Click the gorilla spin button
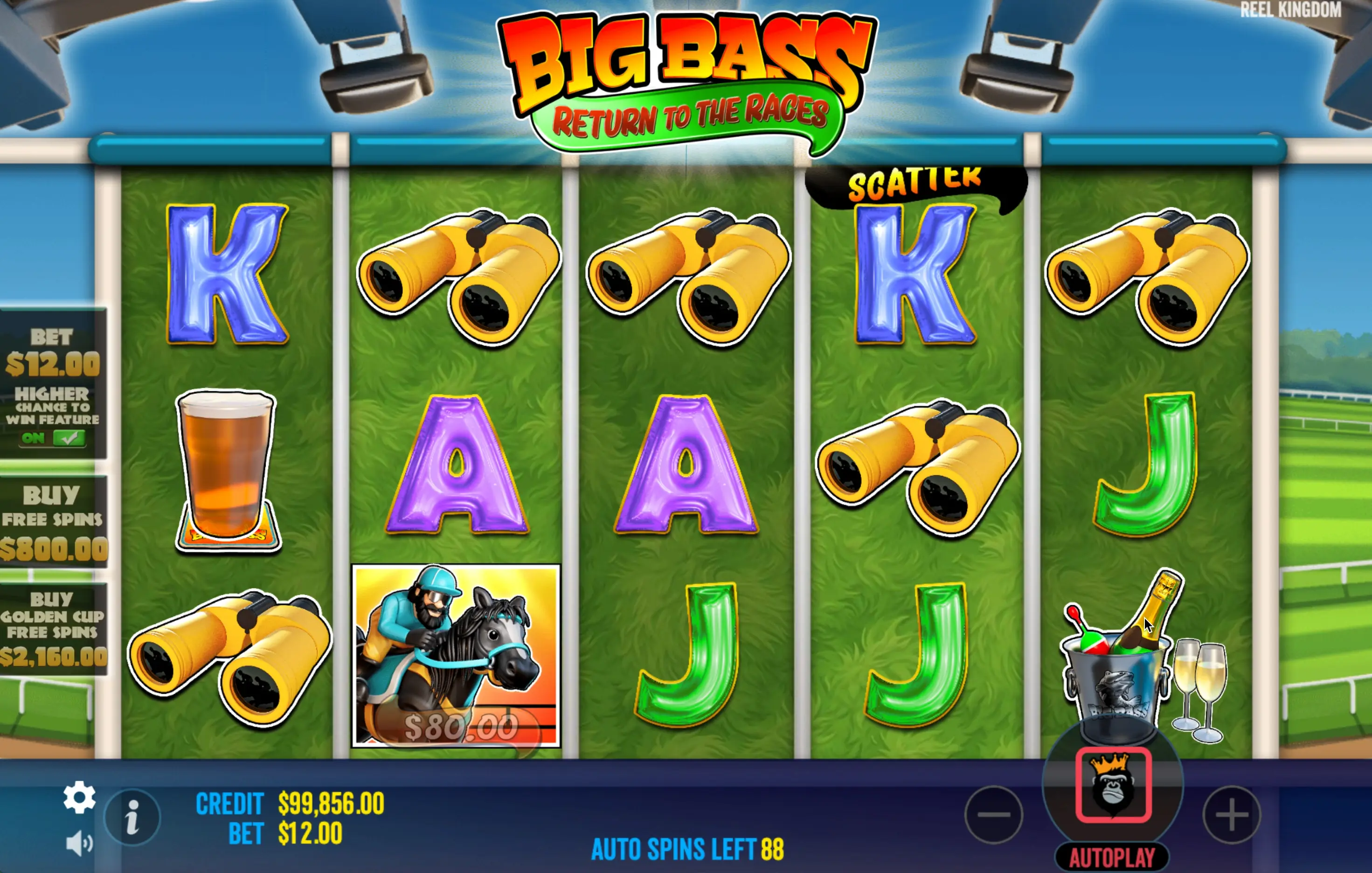1372x873 pixels. pos(1113,785)
